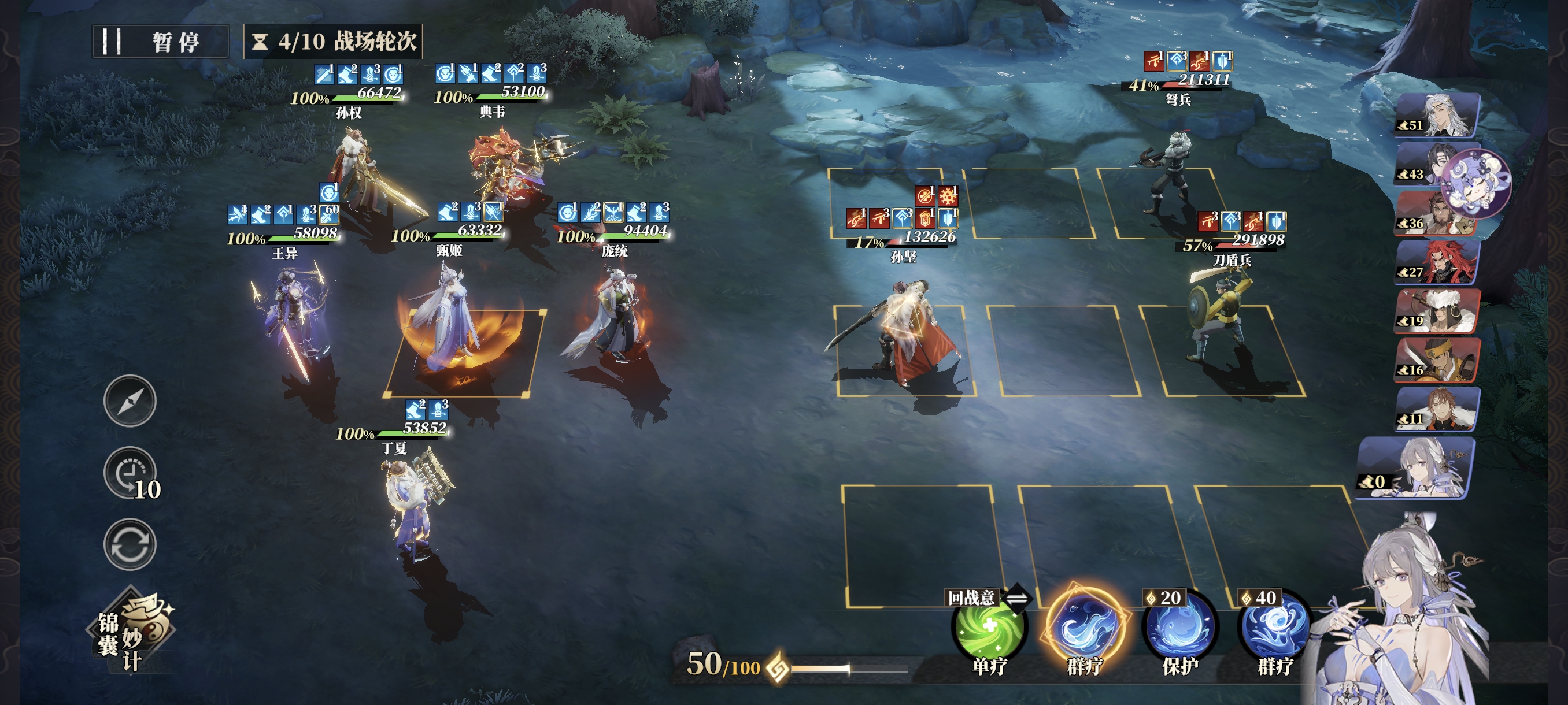The width and height of the screenshot is (1568, 705).
Task: Pause the battle with 暂停 button
Action: tap(160, 42)
